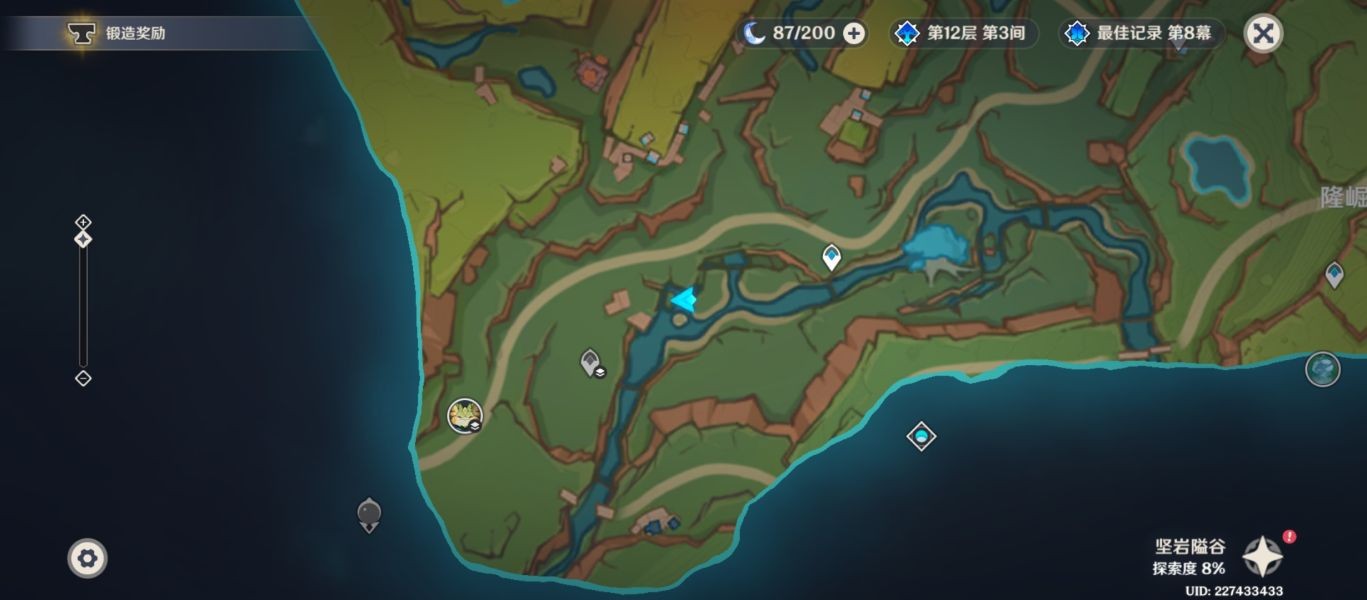Select the grey underground waypoint marker

tap(591, 362)
